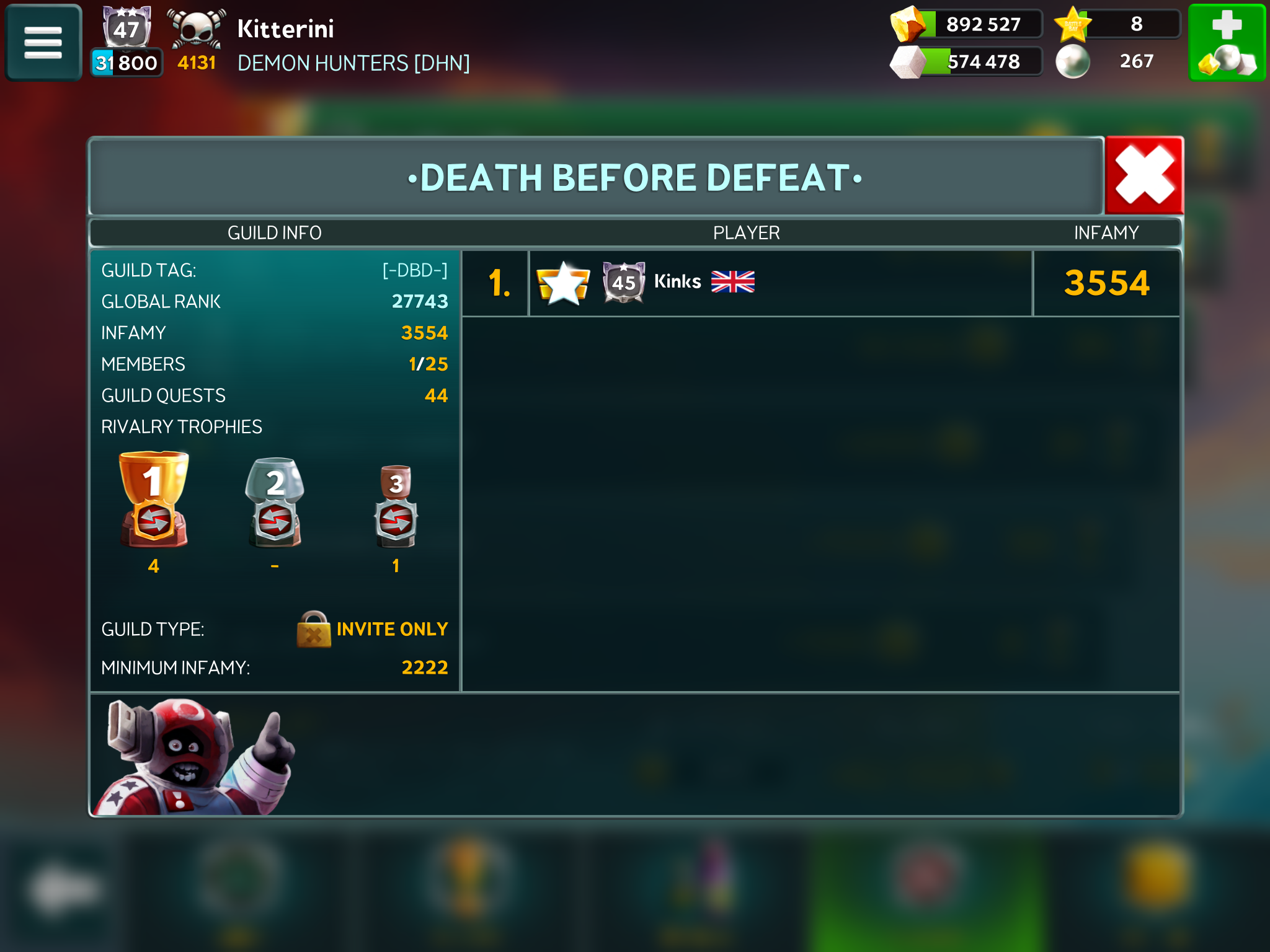Click the first place rivalry trophy

pyautogui.click(x=154, y=500)
